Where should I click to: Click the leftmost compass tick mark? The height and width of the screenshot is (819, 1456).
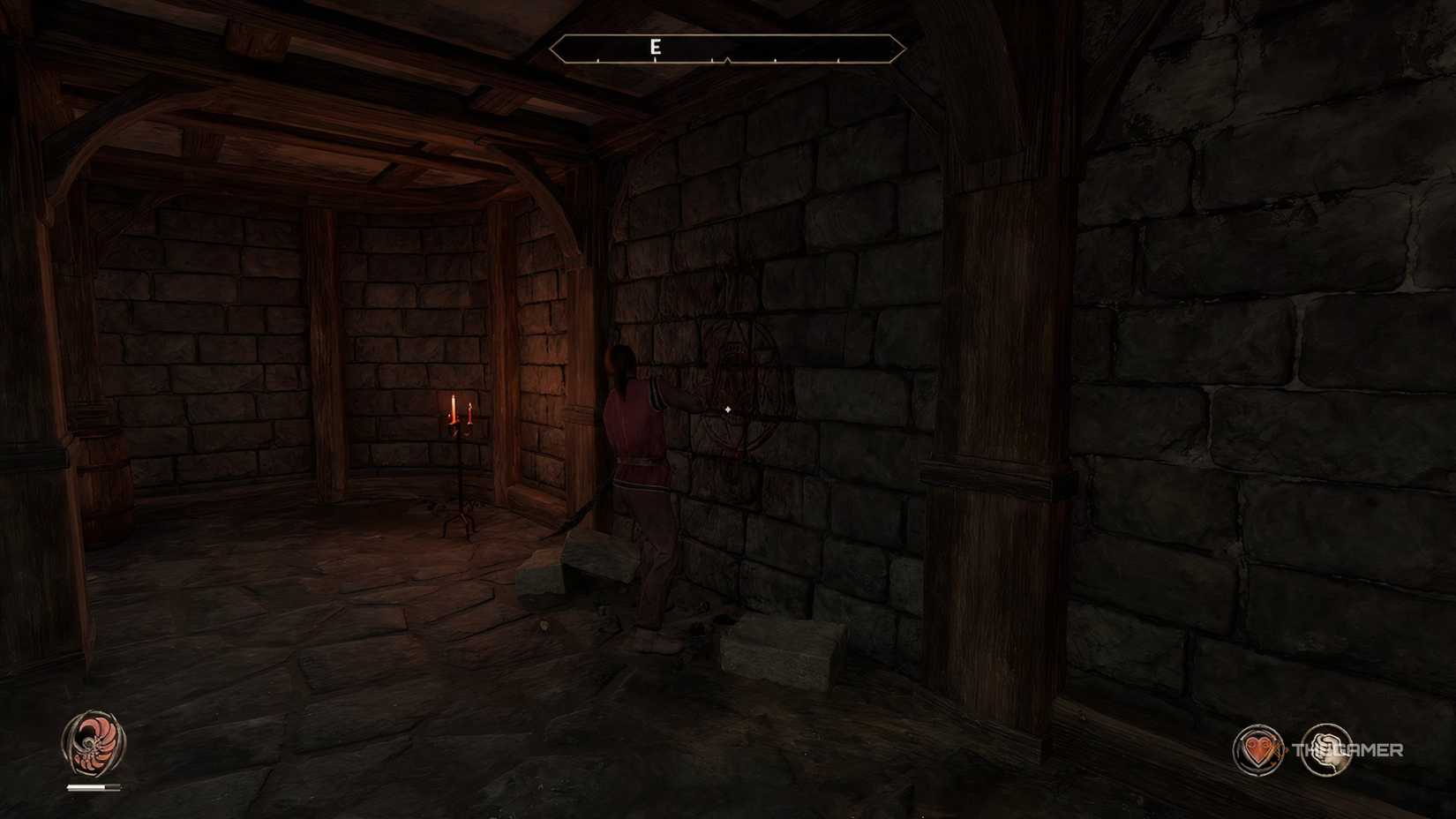point(599,62)
